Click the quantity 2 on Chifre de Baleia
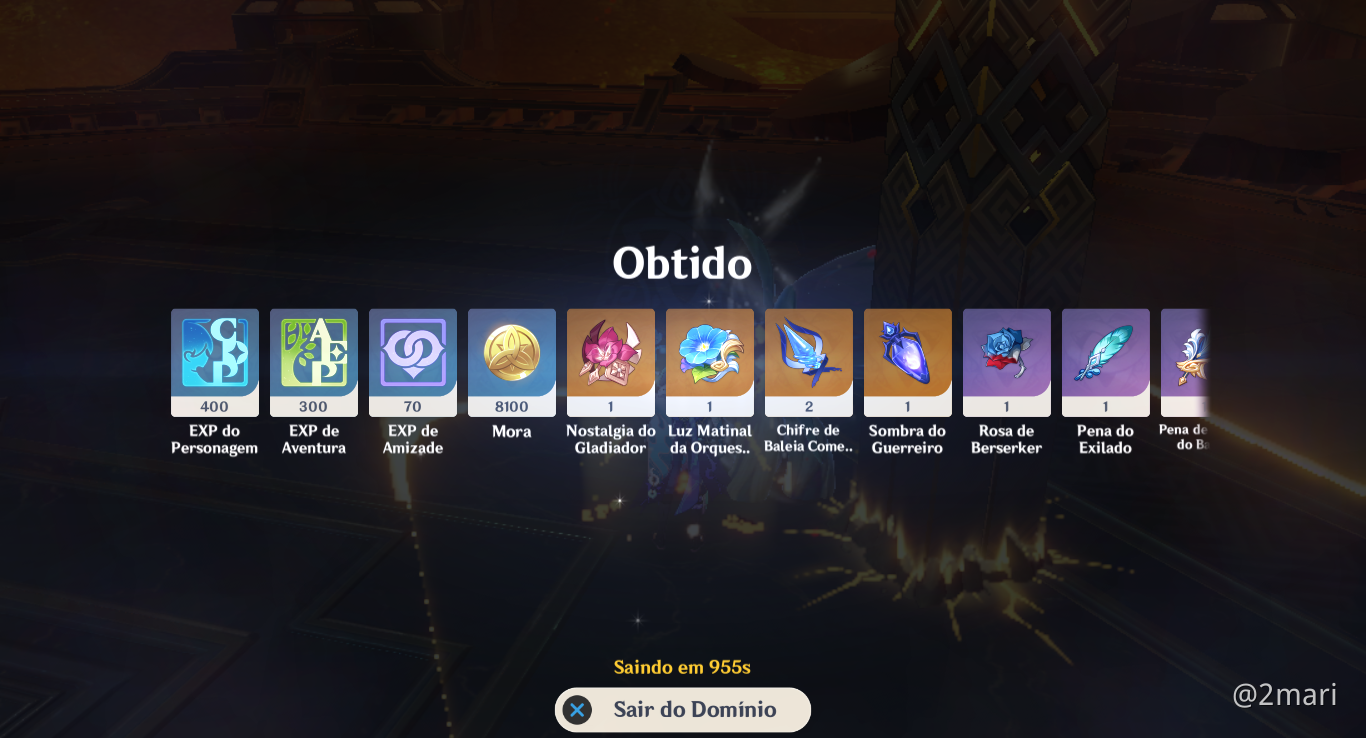 808,406
